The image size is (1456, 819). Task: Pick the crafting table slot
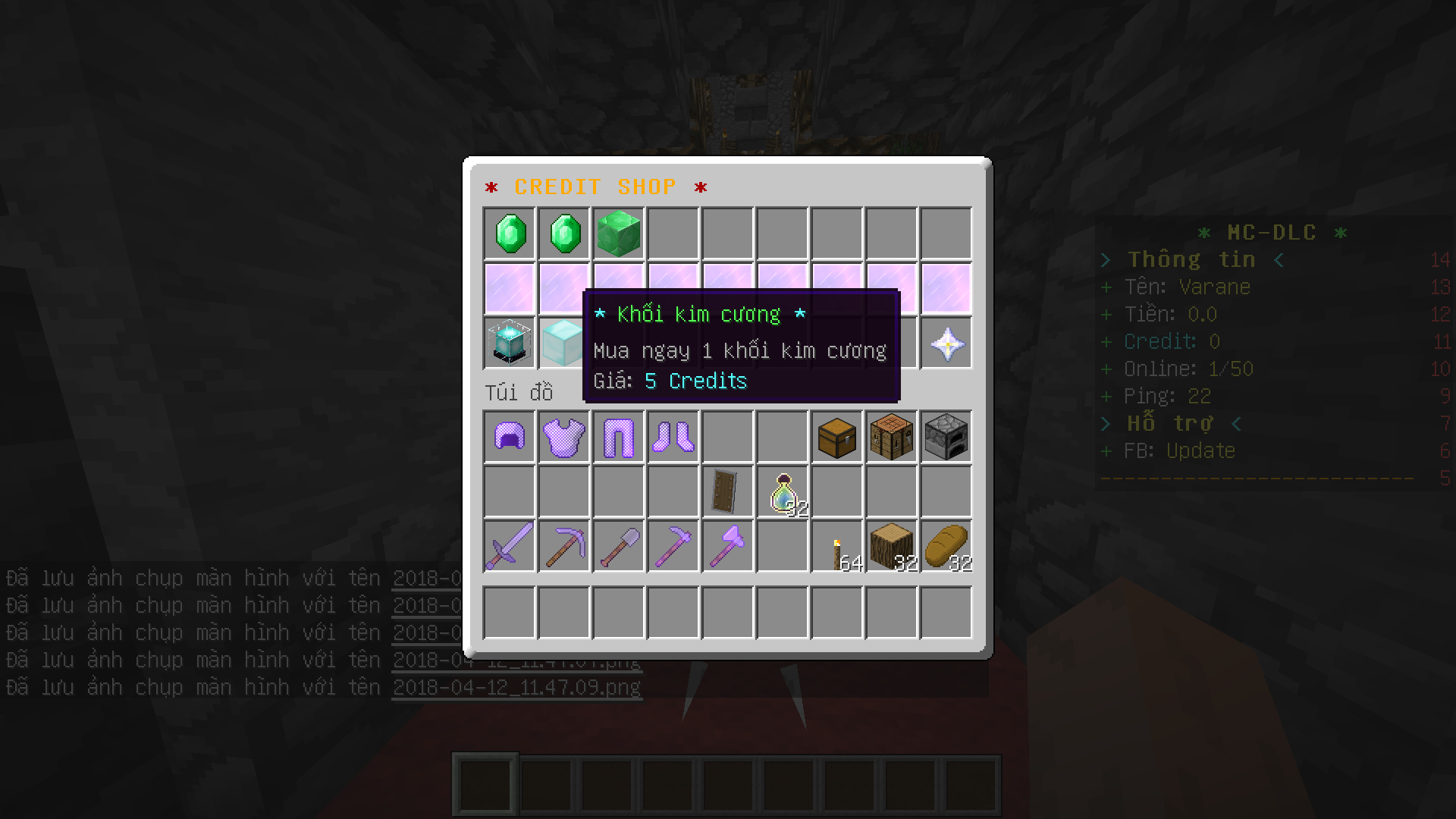(x=892, y=437)
